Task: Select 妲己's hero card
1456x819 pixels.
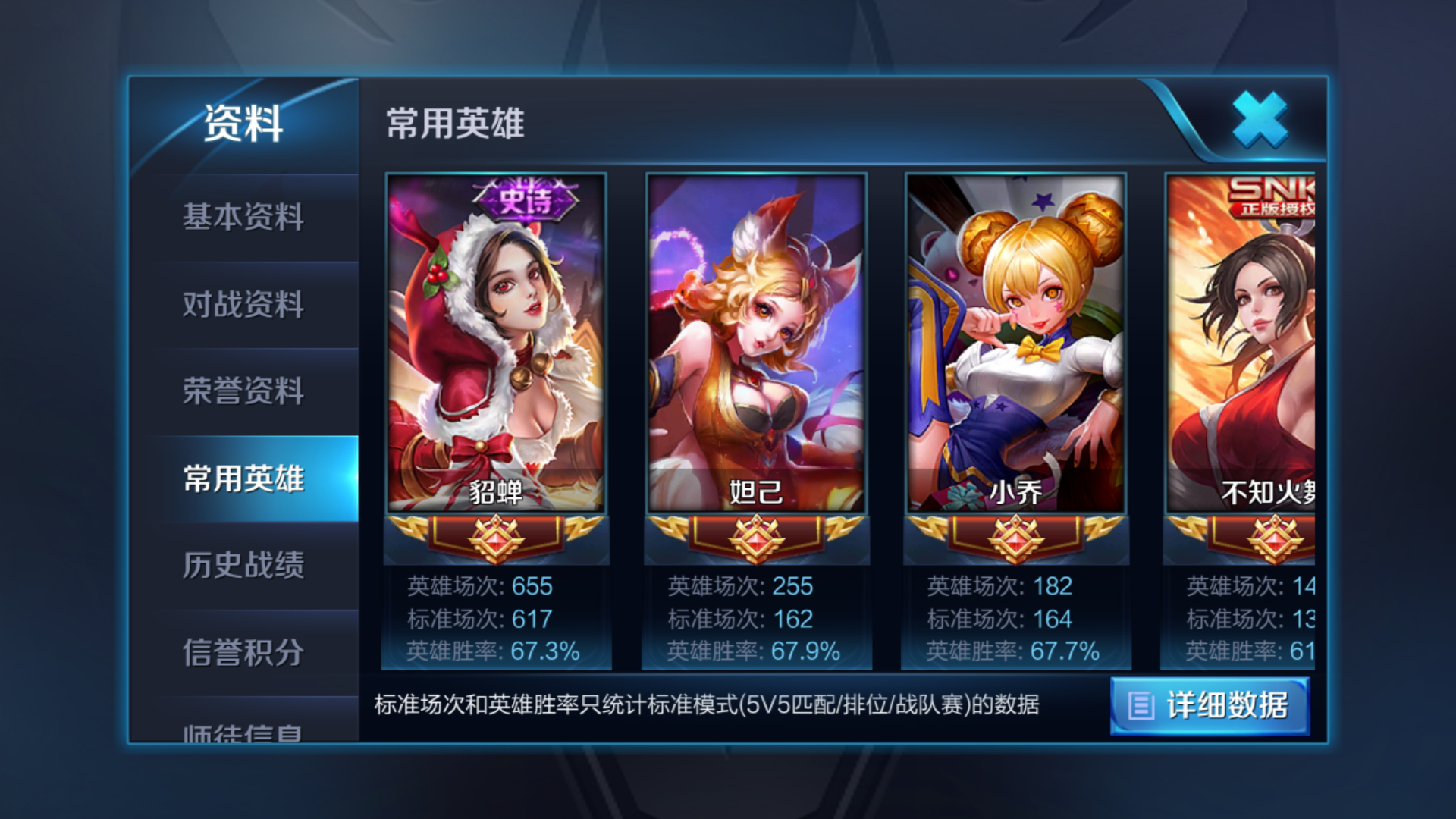Action: pos(756,341)
